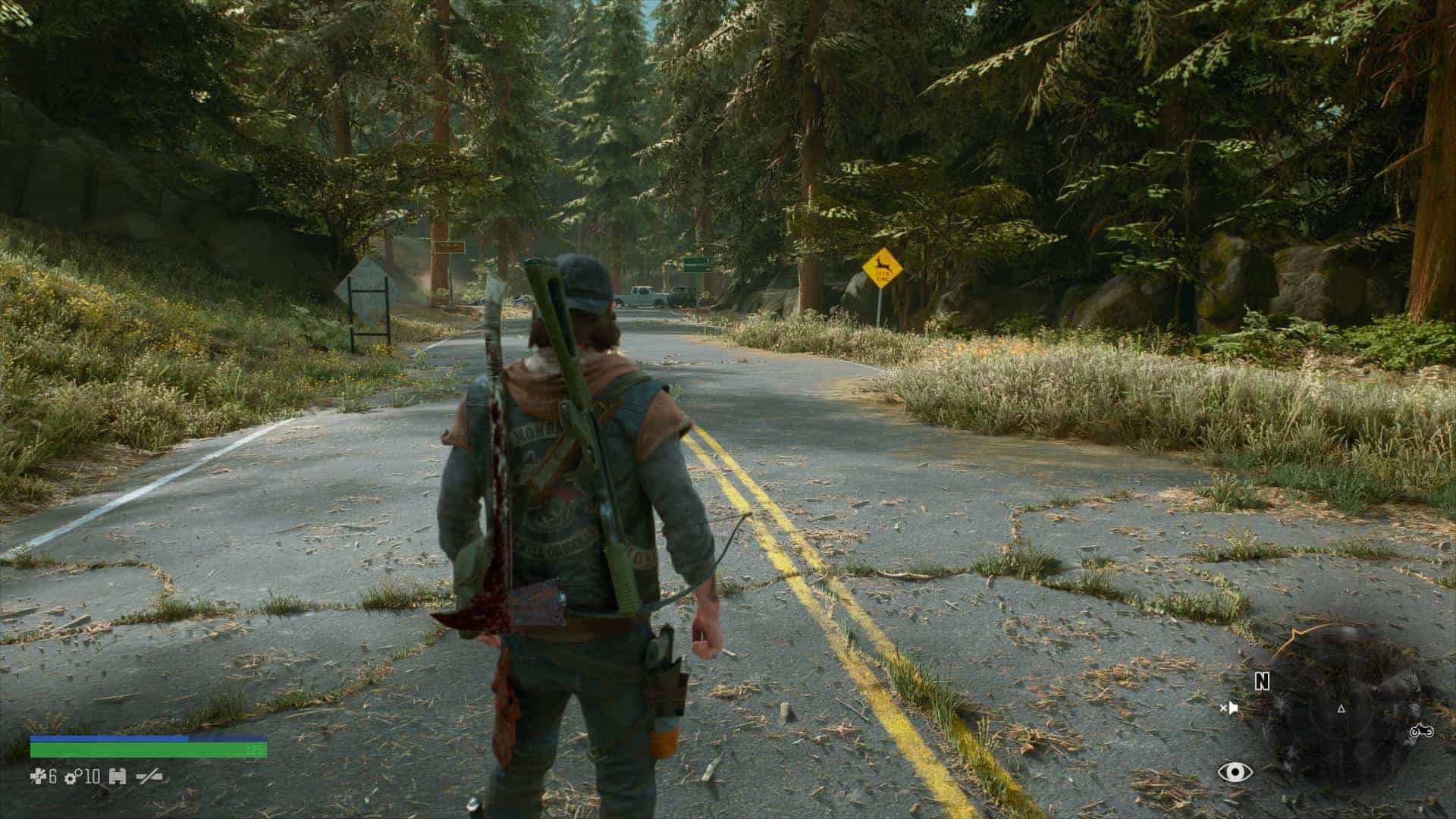Click the fuel canister icon

coord(117,777)
